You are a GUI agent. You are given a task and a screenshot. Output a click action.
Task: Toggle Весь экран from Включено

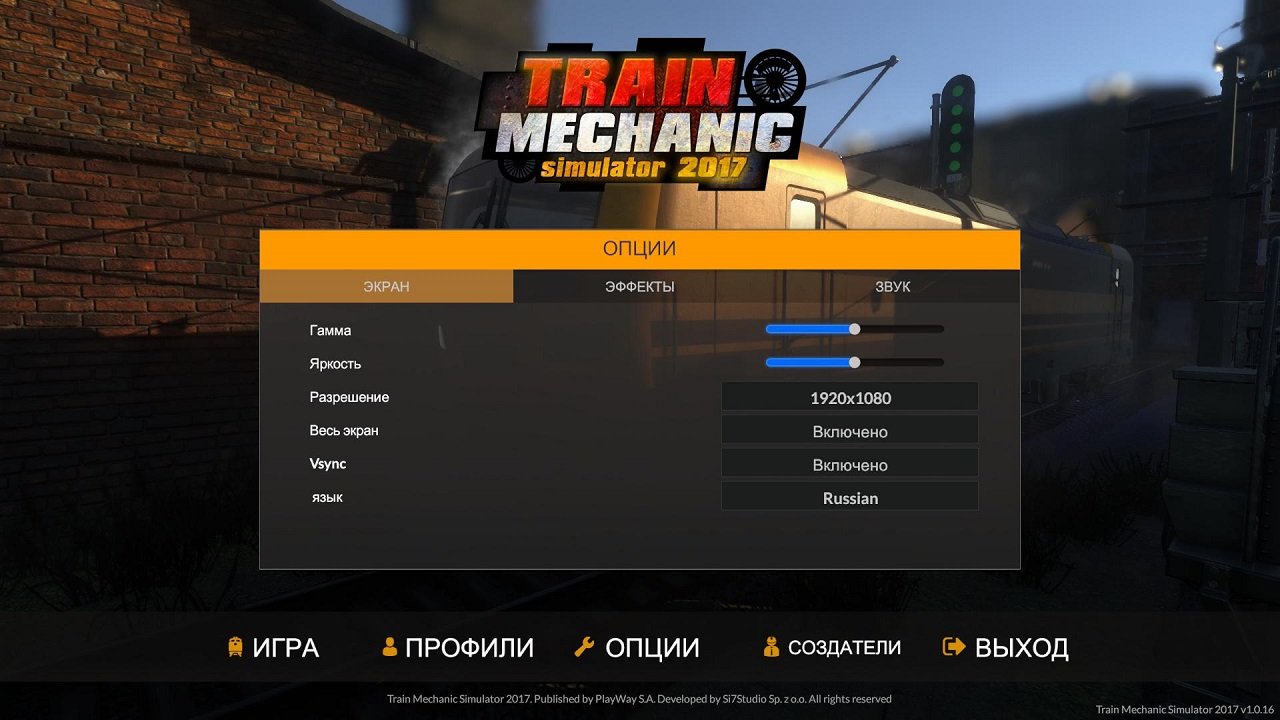[x=849, y=430]
